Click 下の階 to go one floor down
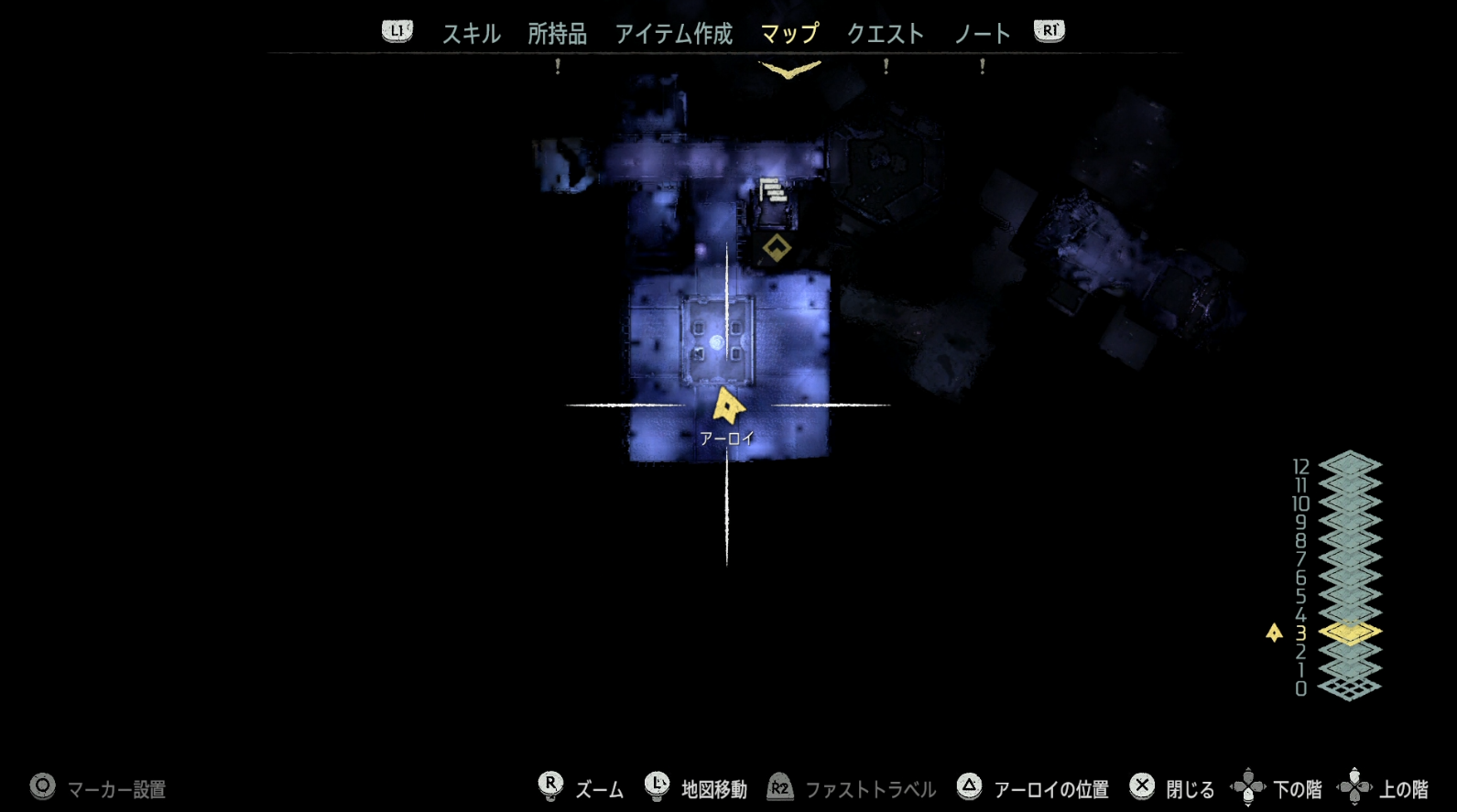Screen dimensions: 1457x812 tap(1299, 787)
